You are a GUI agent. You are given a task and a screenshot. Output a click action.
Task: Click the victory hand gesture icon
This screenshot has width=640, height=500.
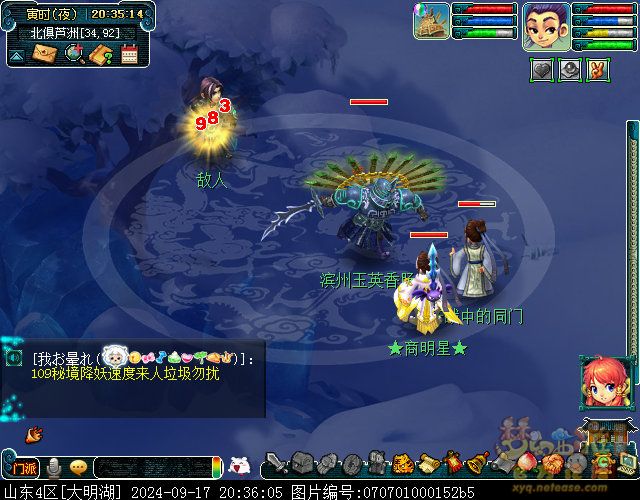(597, 69)
